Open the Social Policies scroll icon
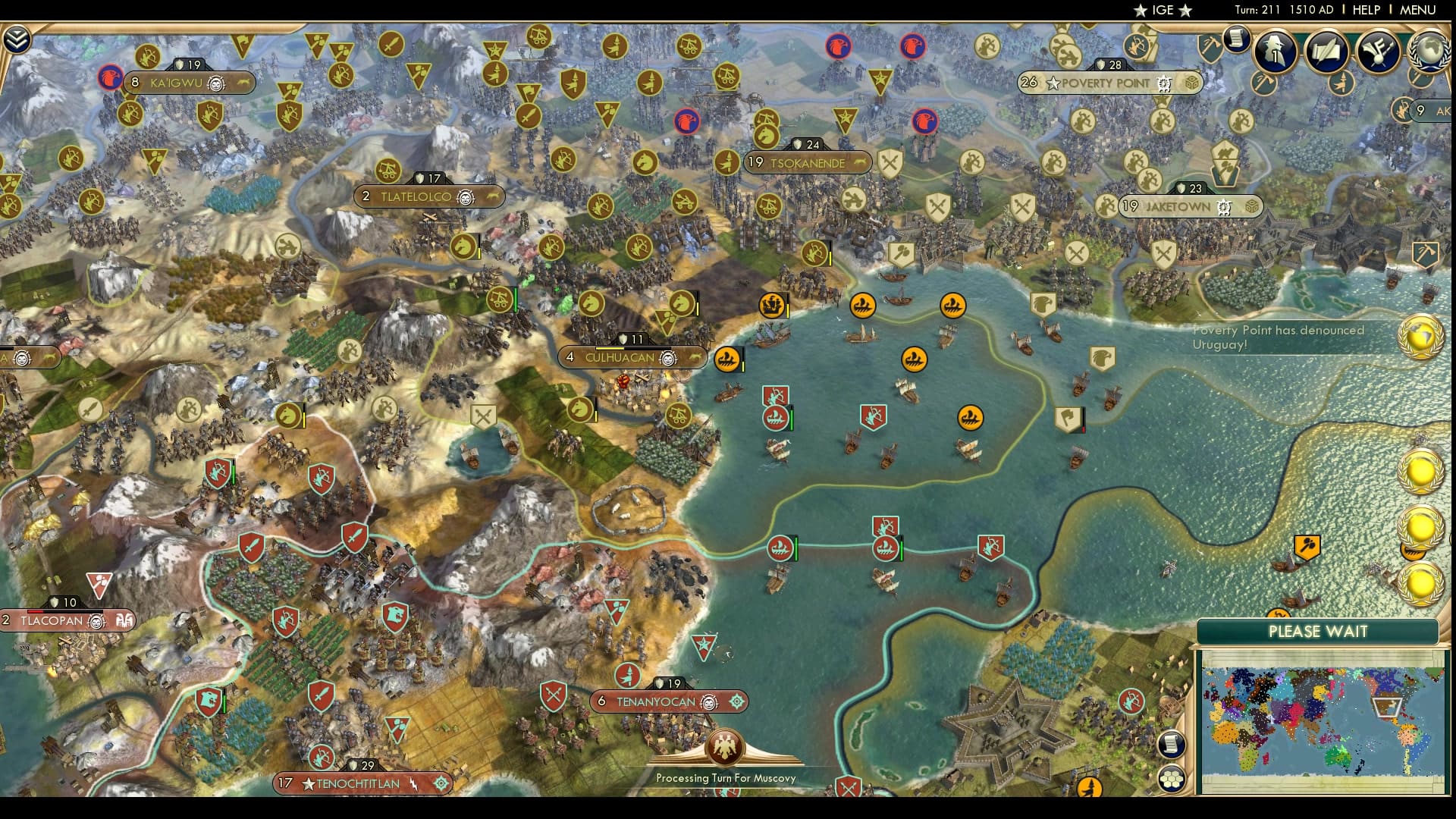 (1326, 52)
